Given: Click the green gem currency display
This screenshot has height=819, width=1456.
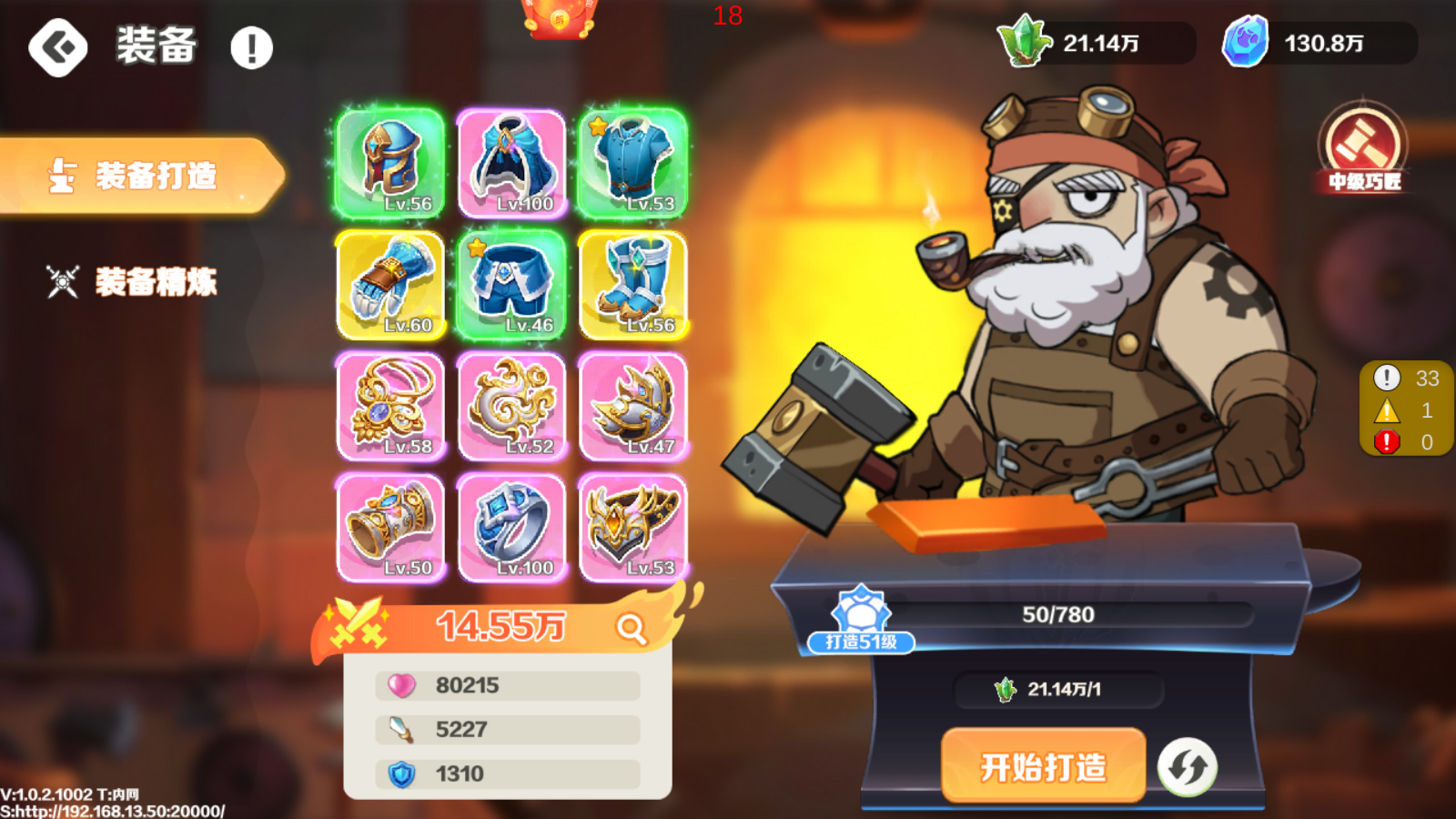Looking at the screenshot, I should [1092, 41].
